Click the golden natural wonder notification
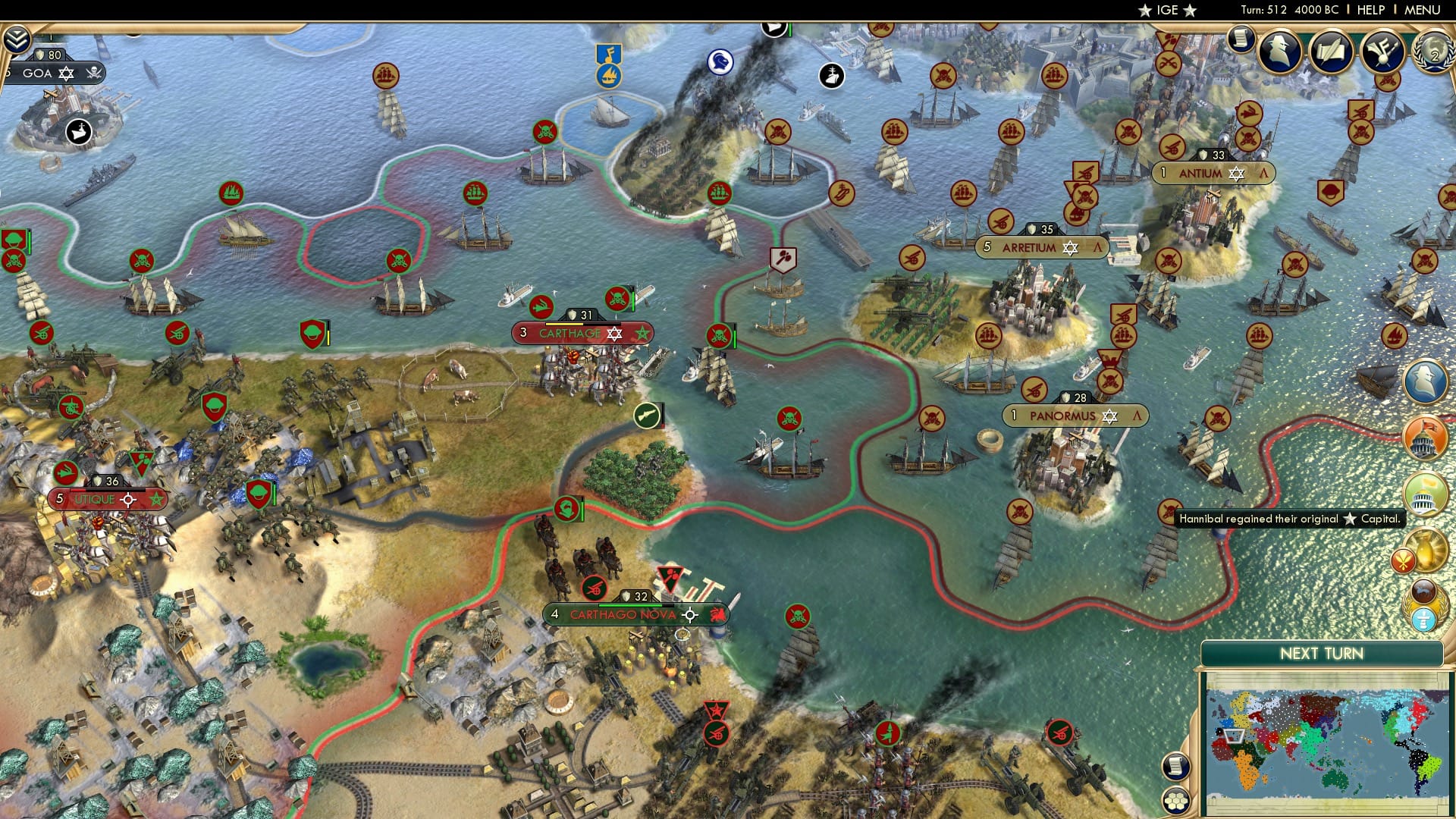This screenshot has width=1456, height=819. click(1426, 550)
